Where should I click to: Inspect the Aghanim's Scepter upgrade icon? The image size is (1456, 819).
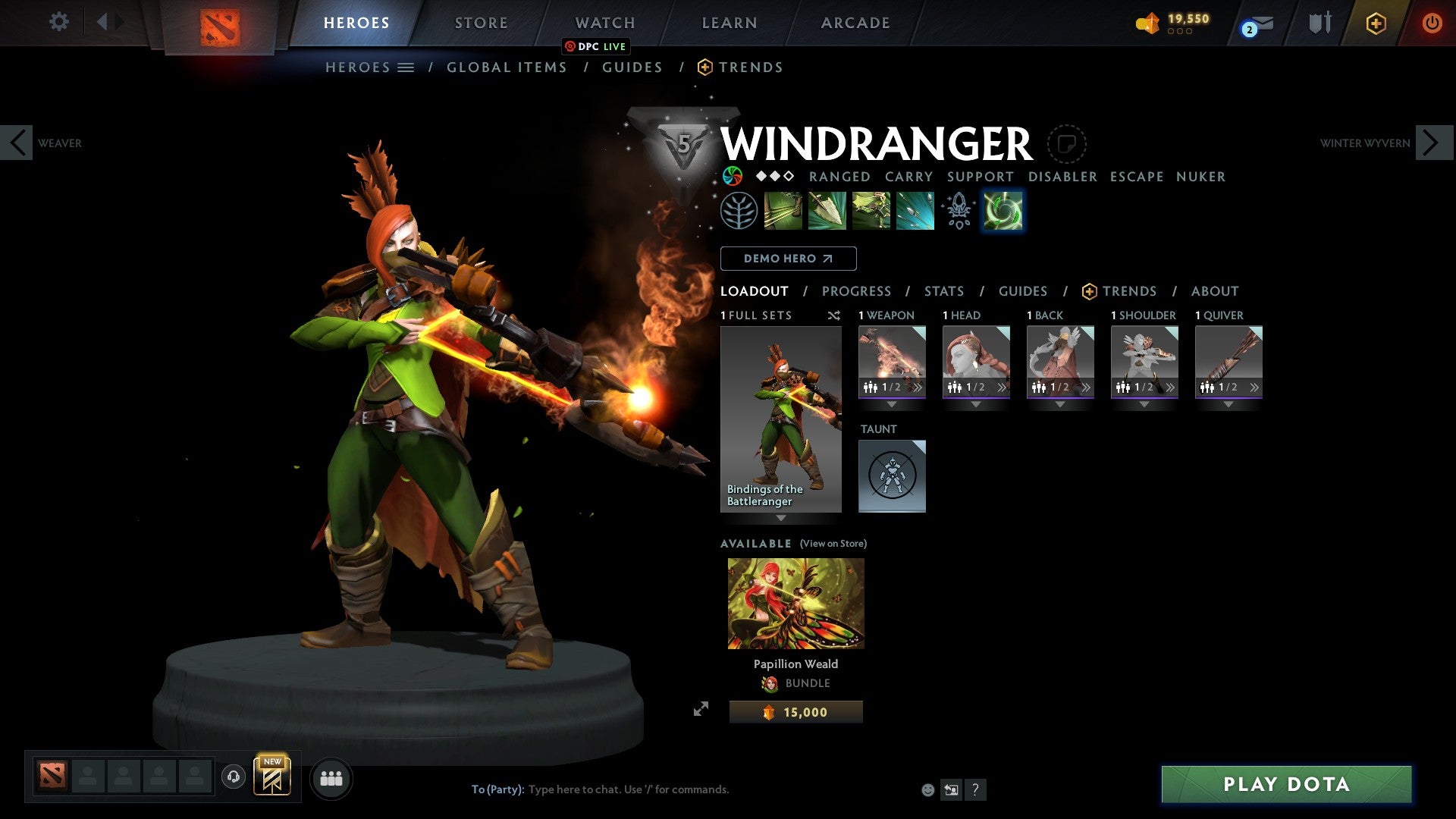(x=959, y=211)
